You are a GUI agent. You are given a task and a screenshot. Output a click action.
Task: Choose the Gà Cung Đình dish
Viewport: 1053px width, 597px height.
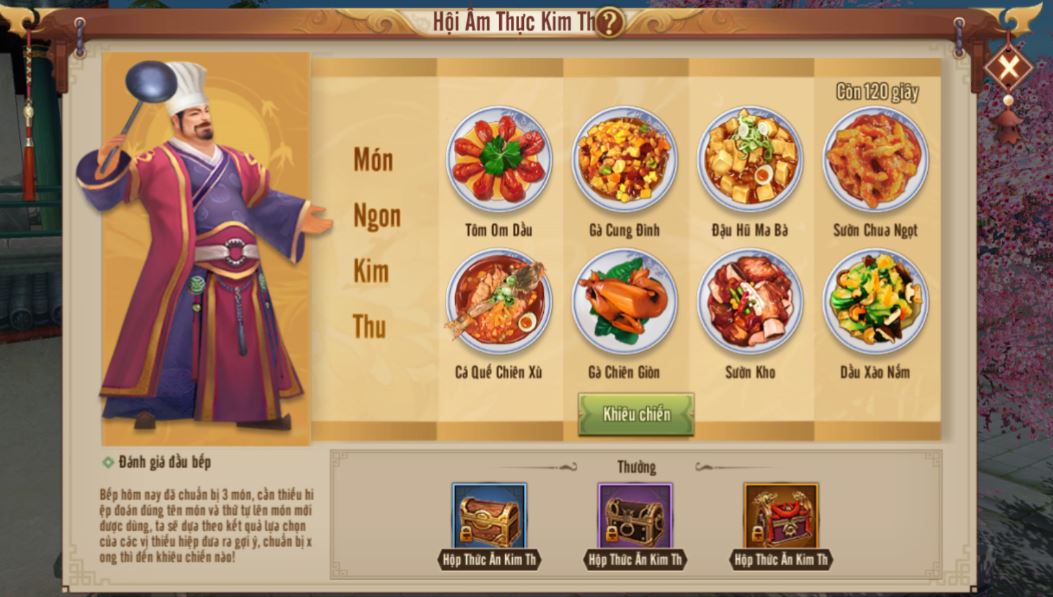[x=624, y=160]
